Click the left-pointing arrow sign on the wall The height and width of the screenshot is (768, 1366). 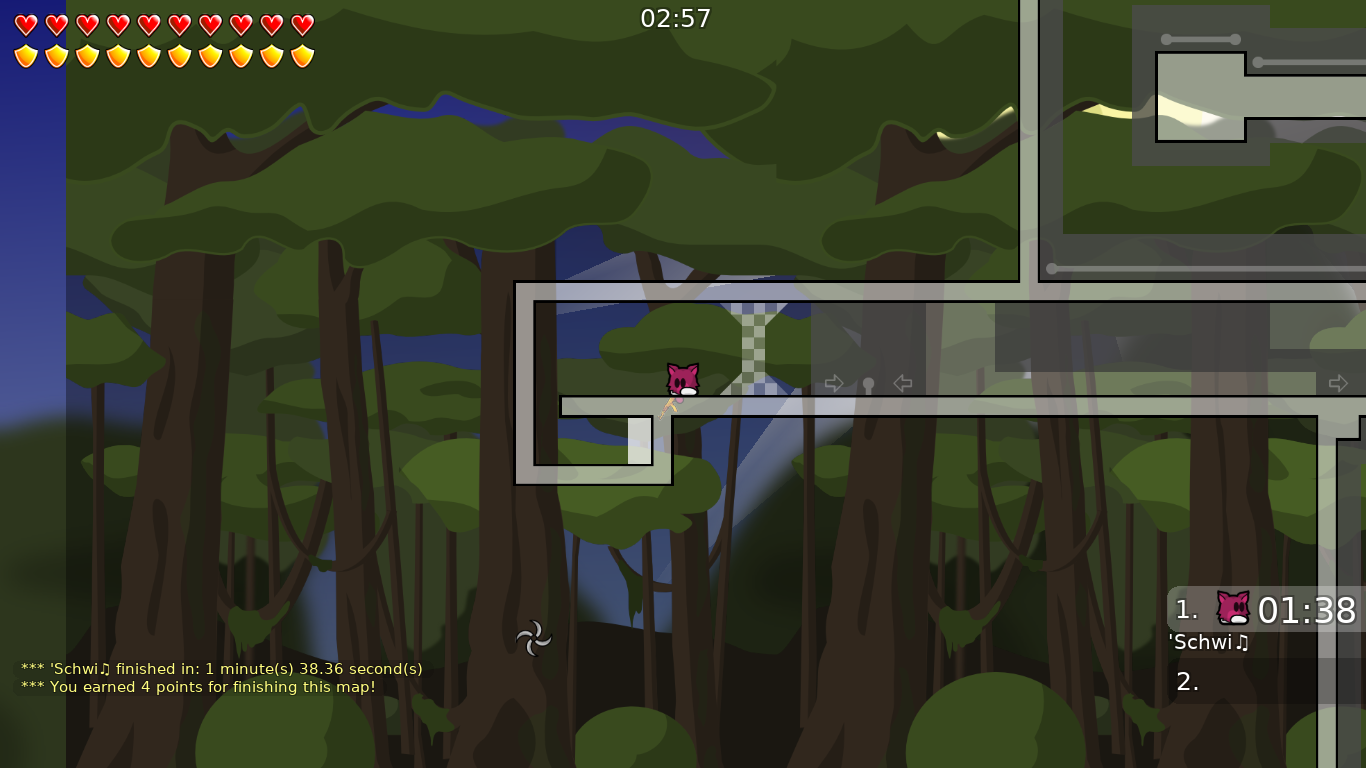tap(902, 383)
